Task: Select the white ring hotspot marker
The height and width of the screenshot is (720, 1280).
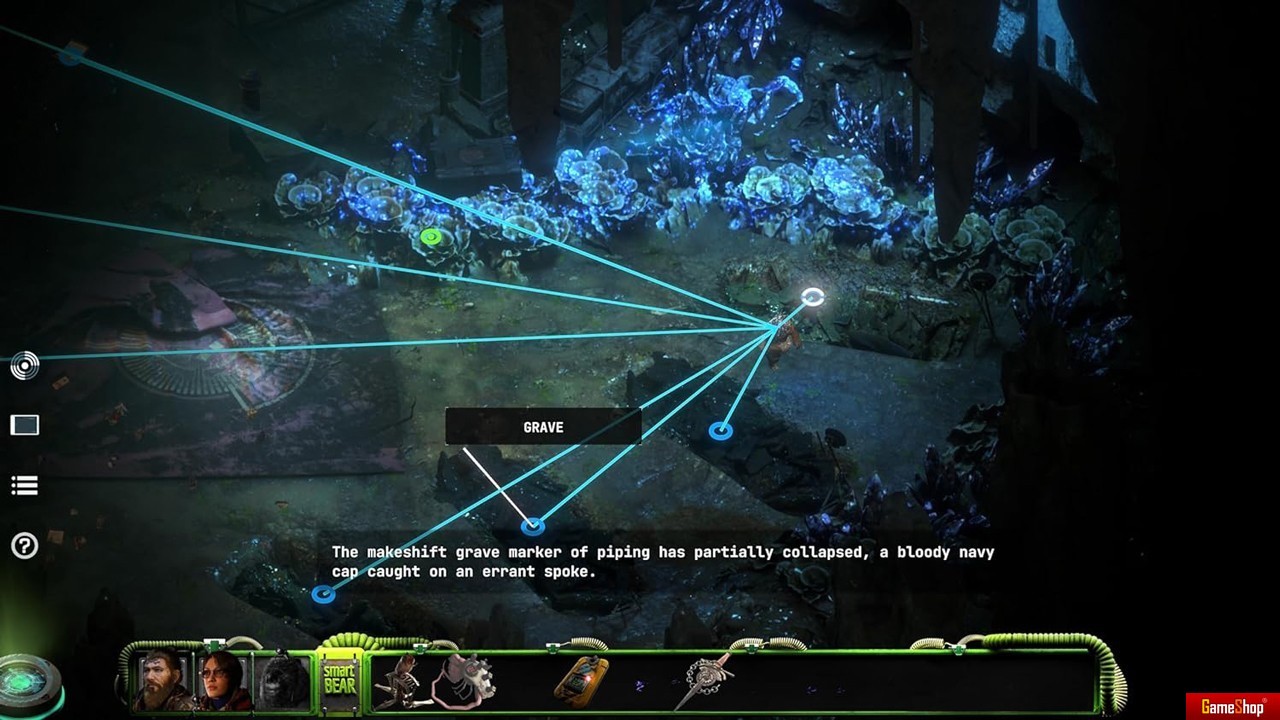Action: tap(813, 297)
